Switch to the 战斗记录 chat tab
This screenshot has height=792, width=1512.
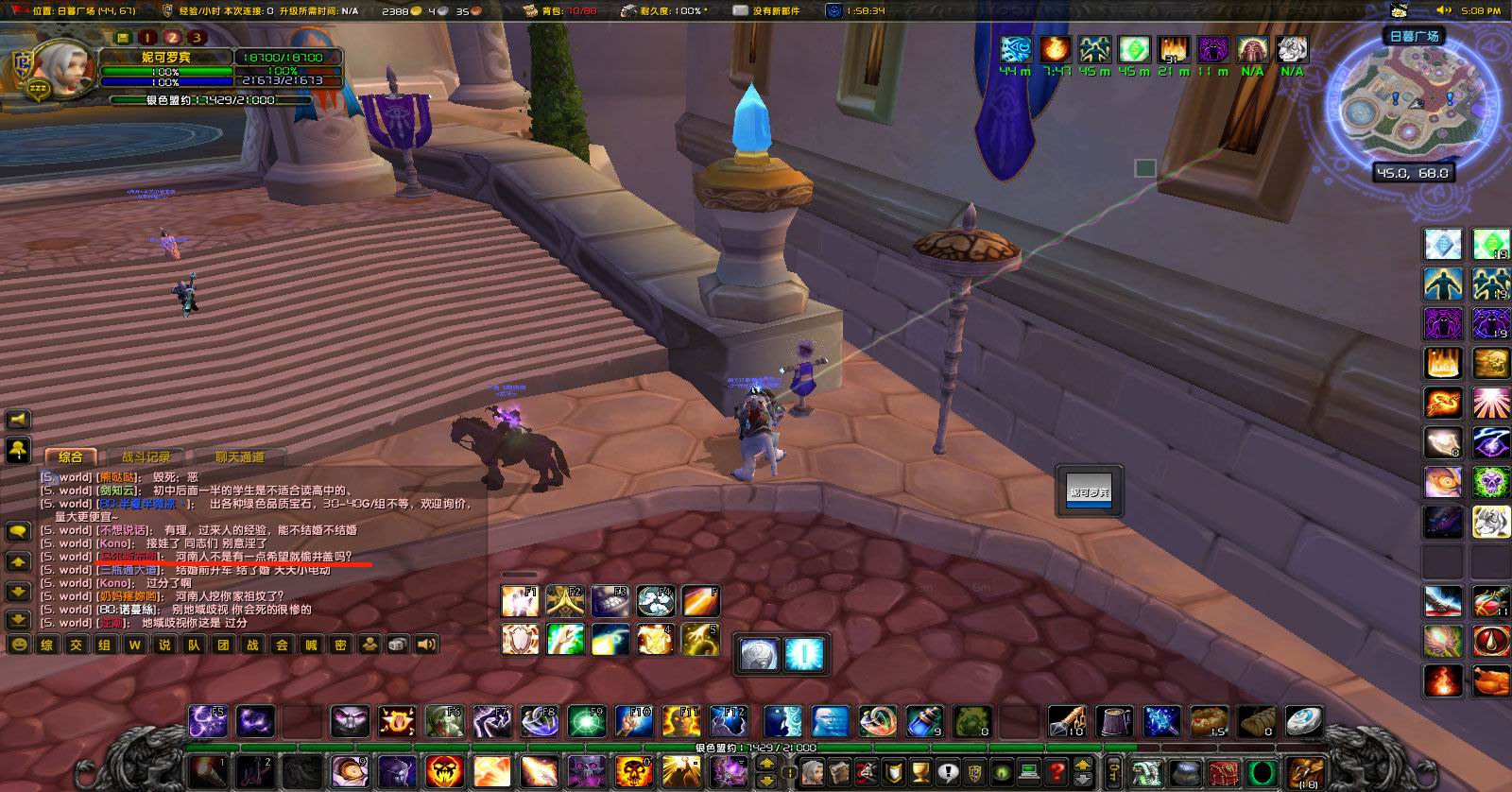[x=146, y=456]
